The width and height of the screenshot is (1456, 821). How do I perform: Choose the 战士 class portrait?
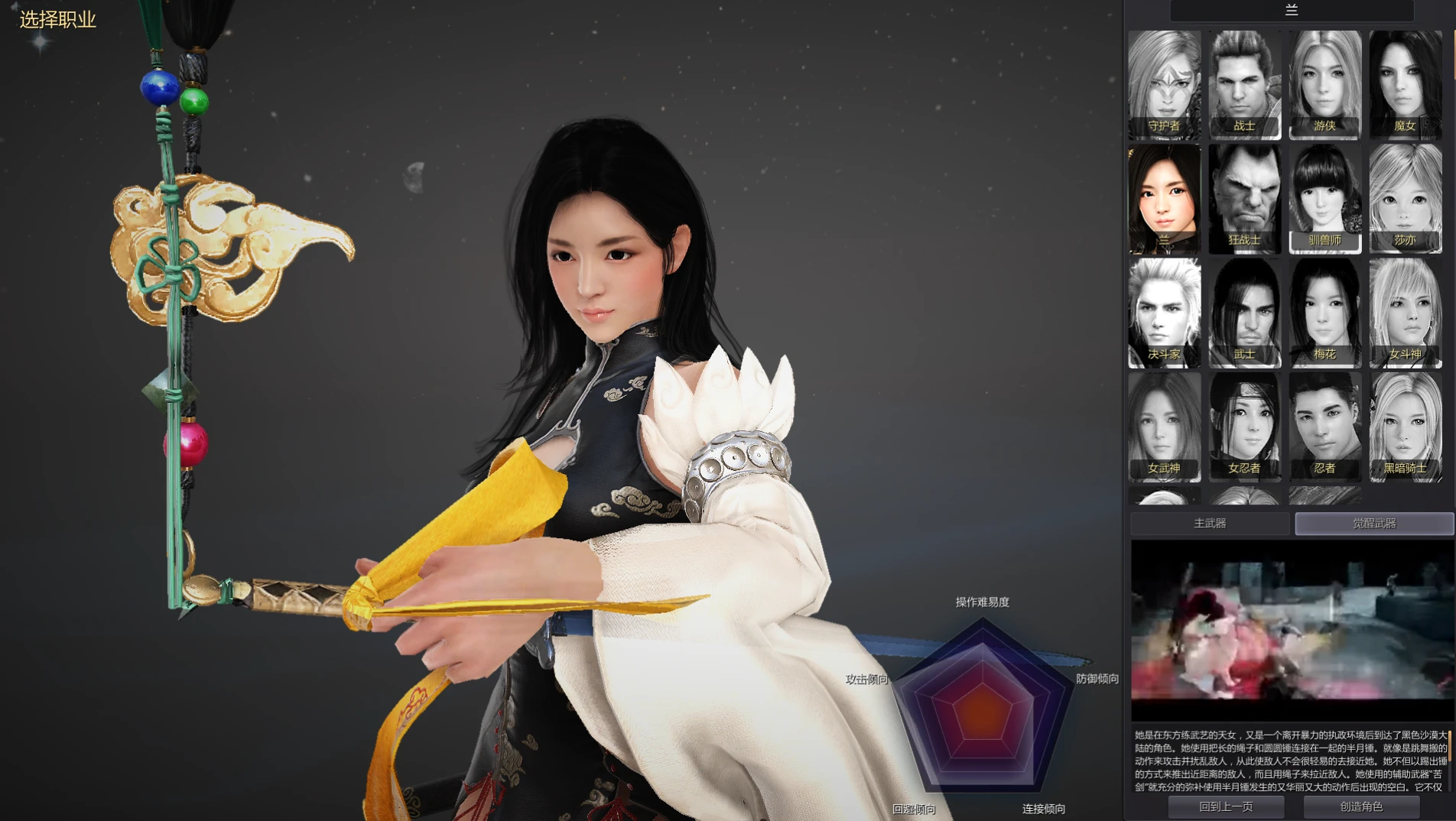pos(1244,84)
